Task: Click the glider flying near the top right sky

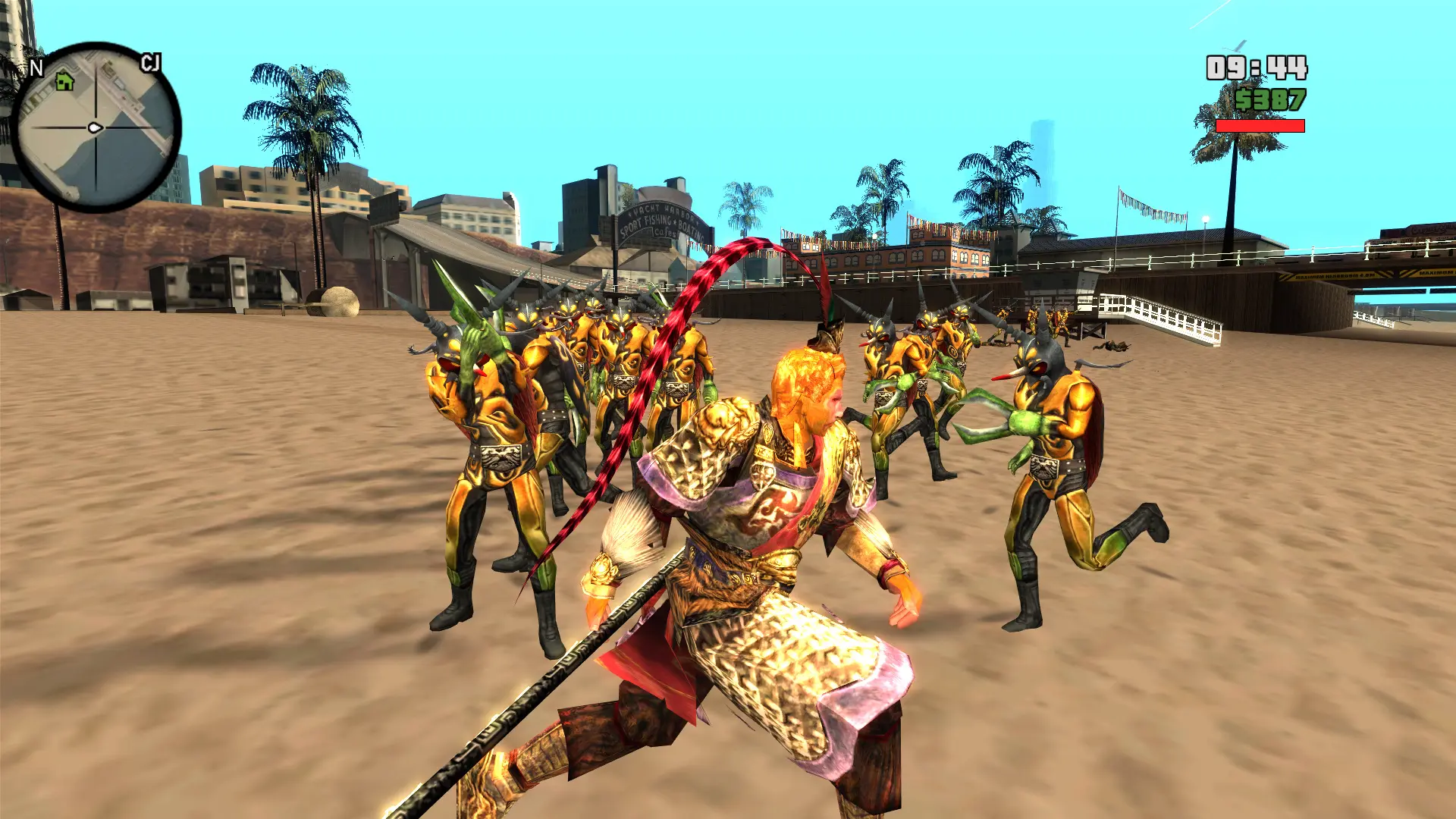Action: 1234,45
